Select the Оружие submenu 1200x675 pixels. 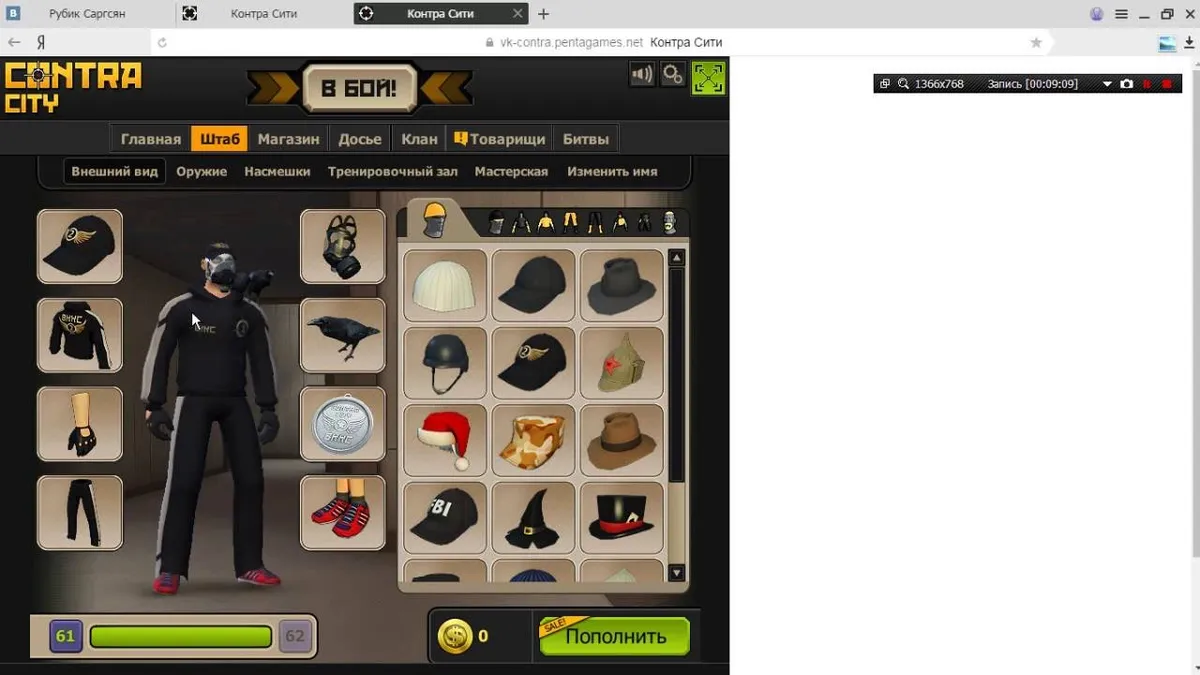201,171
